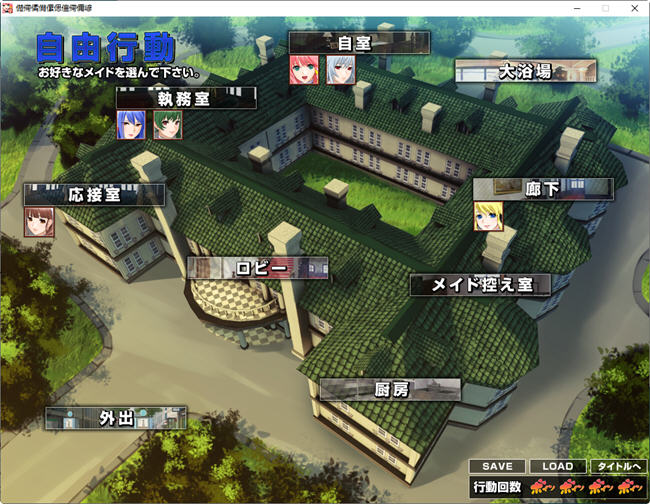Select the 応接室 location
This screenshot has height=504, width=650.
click(94, 195)
